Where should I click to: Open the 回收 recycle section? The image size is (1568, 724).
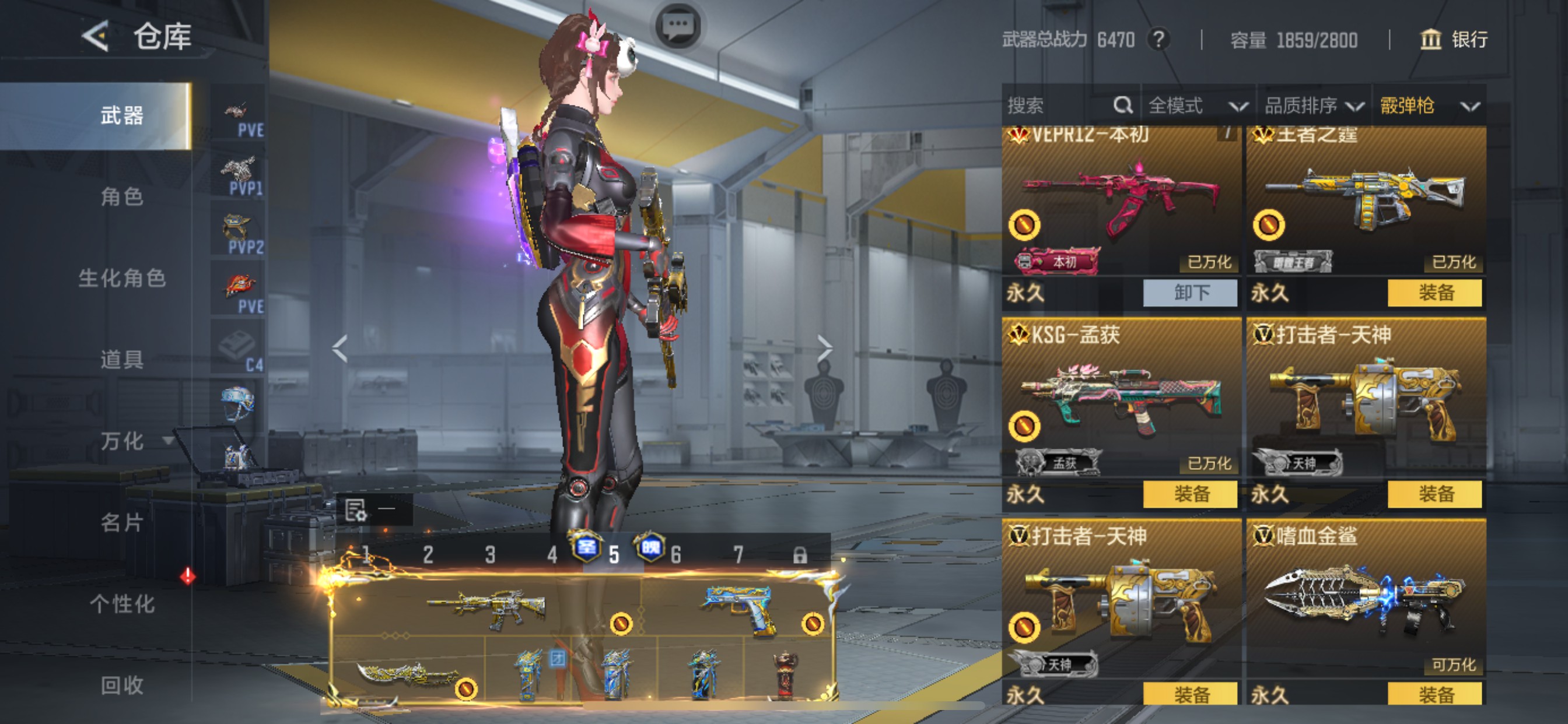pyautogui.click(x=122, y=685)
